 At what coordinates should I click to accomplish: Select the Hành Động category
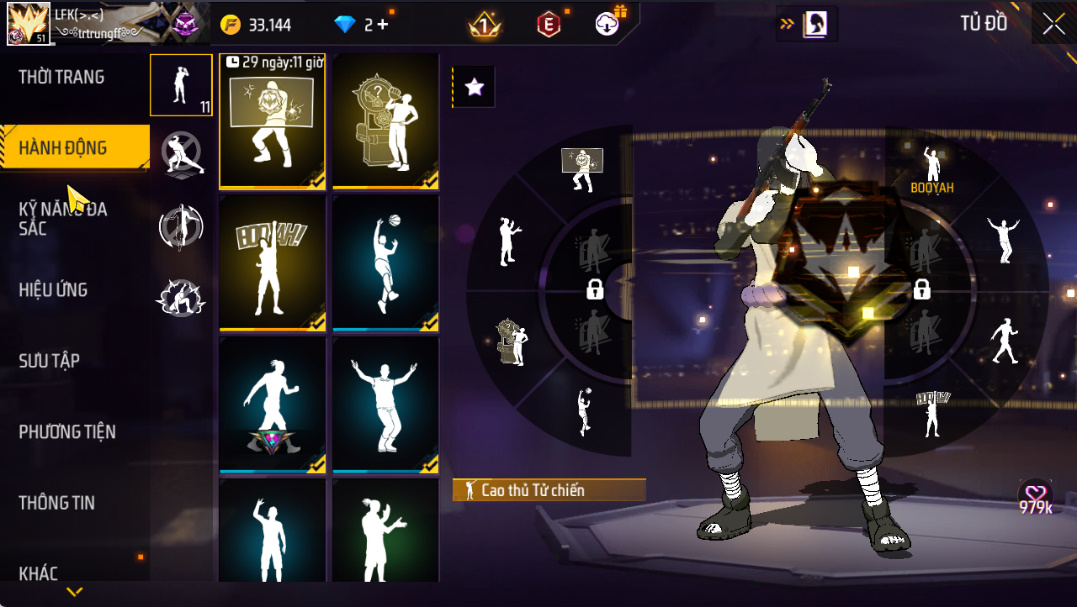click(63, 148)
